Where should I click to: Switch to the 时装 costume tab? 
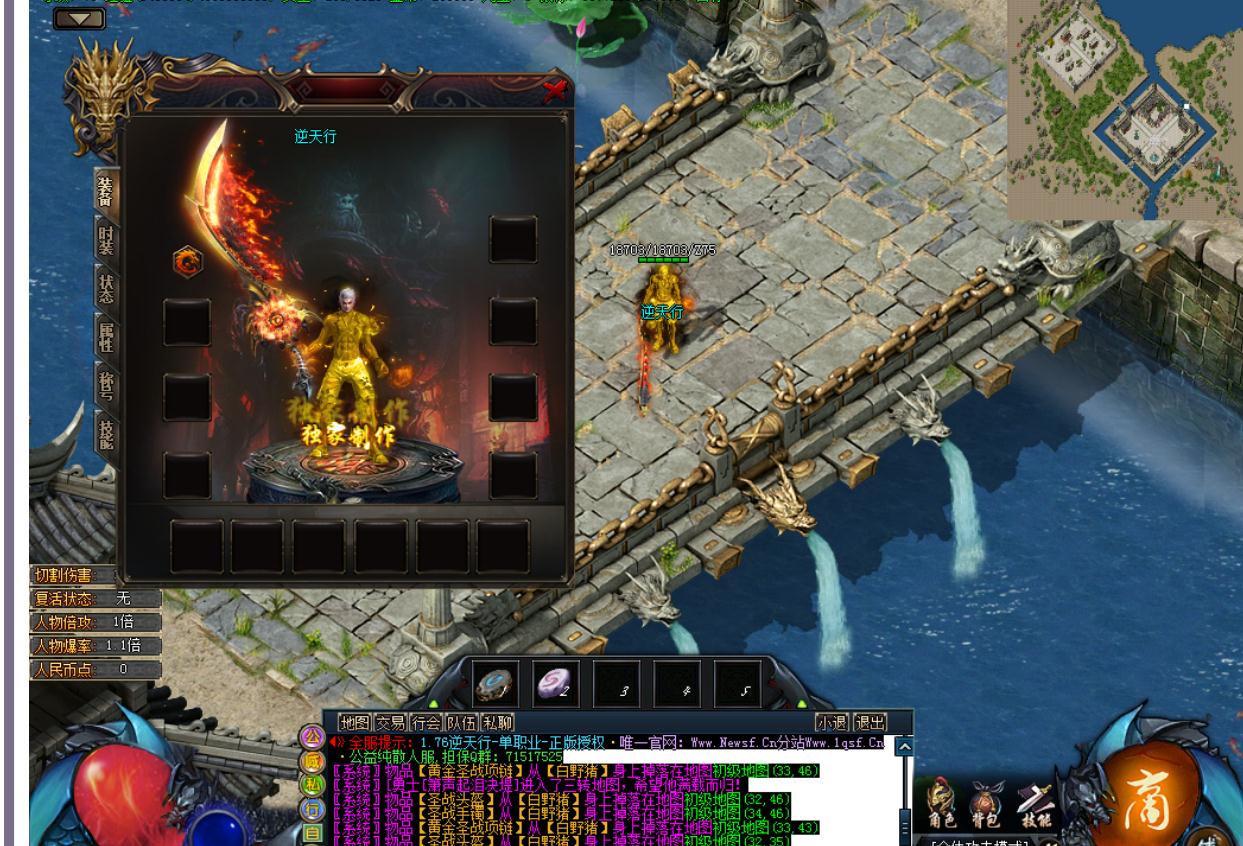(x=106, y=240)
